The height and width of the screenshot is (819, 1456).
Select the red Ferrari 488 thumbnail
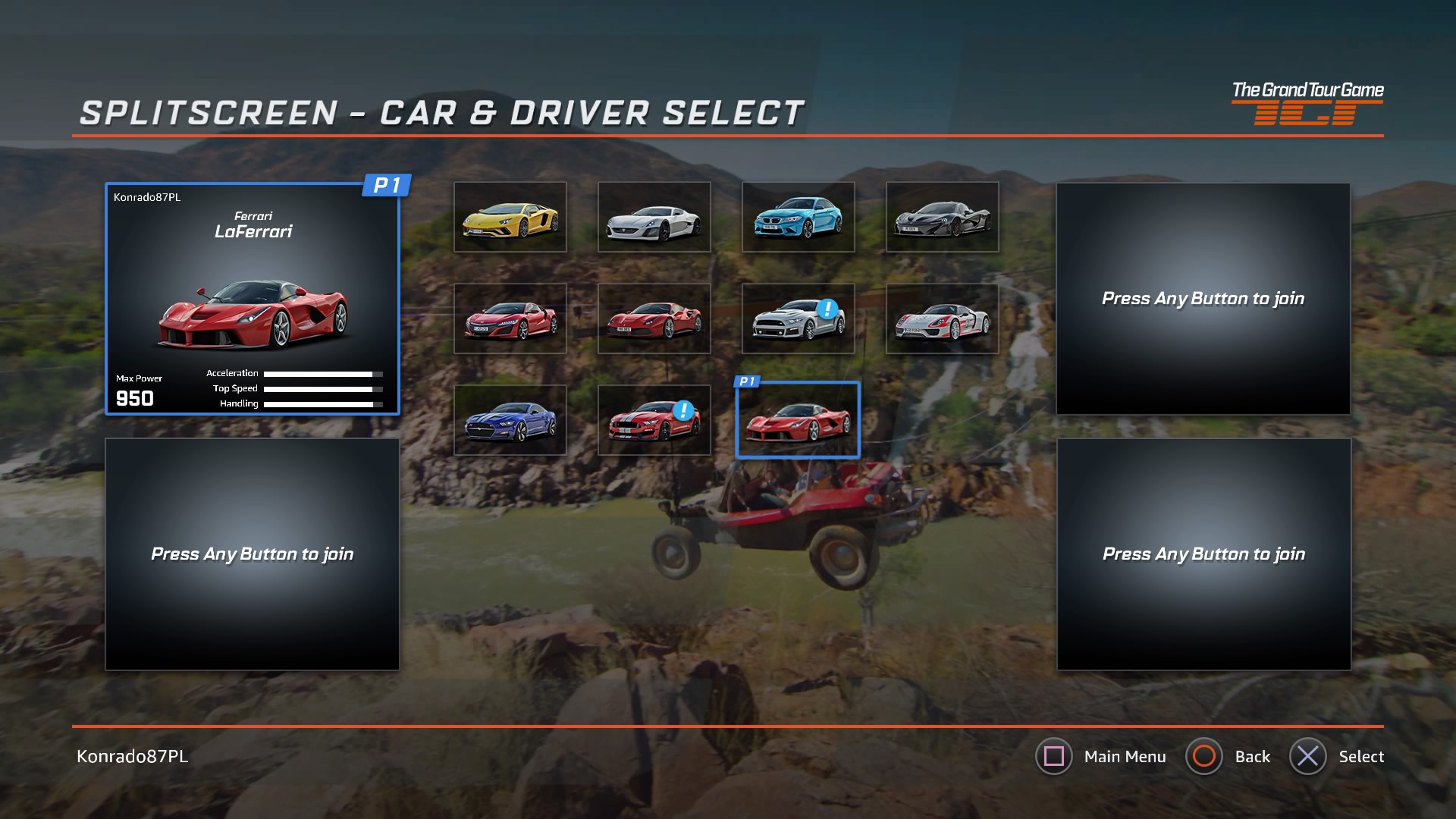click(654, 318)
